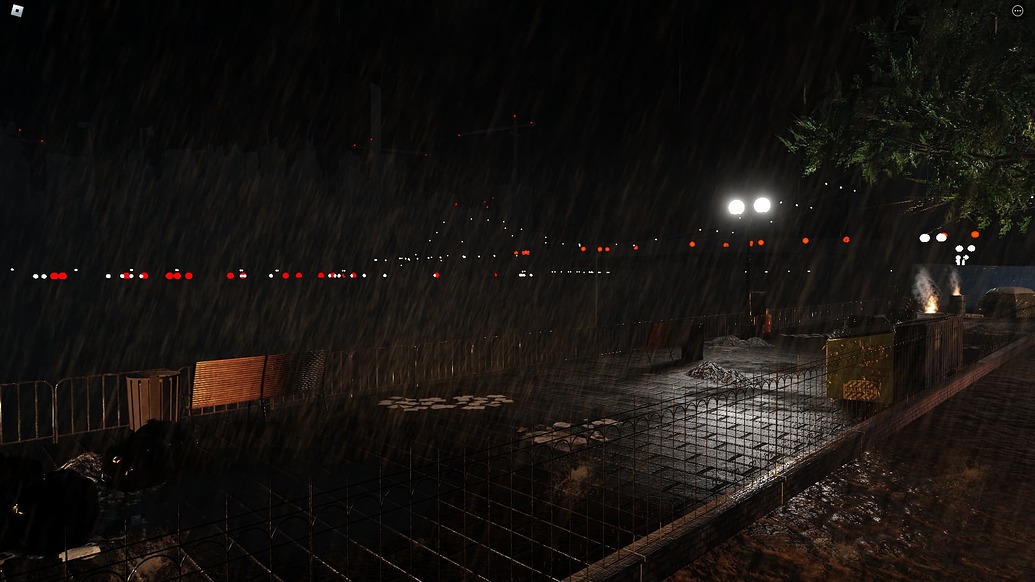This screenshot has height=582, width=1035.
Task: Open the three-dot options menu
Action: click(x=1018, y=11)
